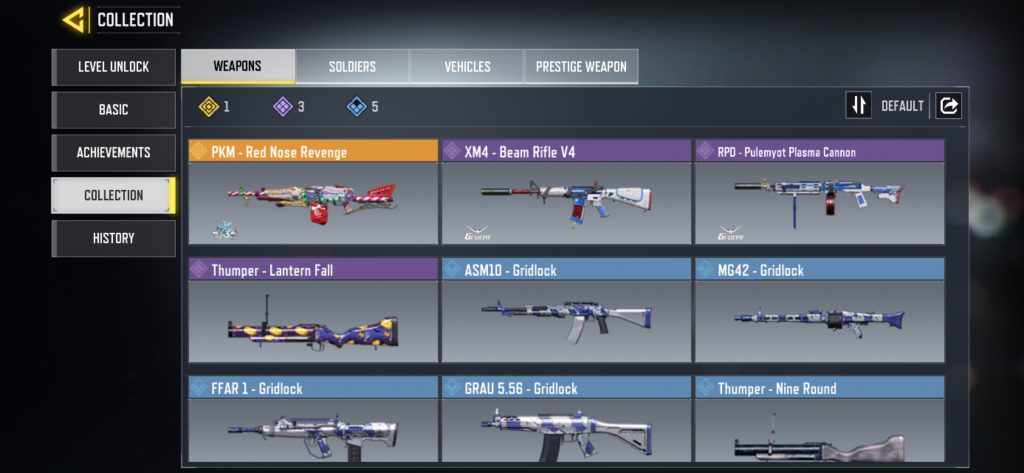The height and width of the screenshot is (473, 1024).
Task: Toggle the Default sort order button
Action: pos(859,106)
